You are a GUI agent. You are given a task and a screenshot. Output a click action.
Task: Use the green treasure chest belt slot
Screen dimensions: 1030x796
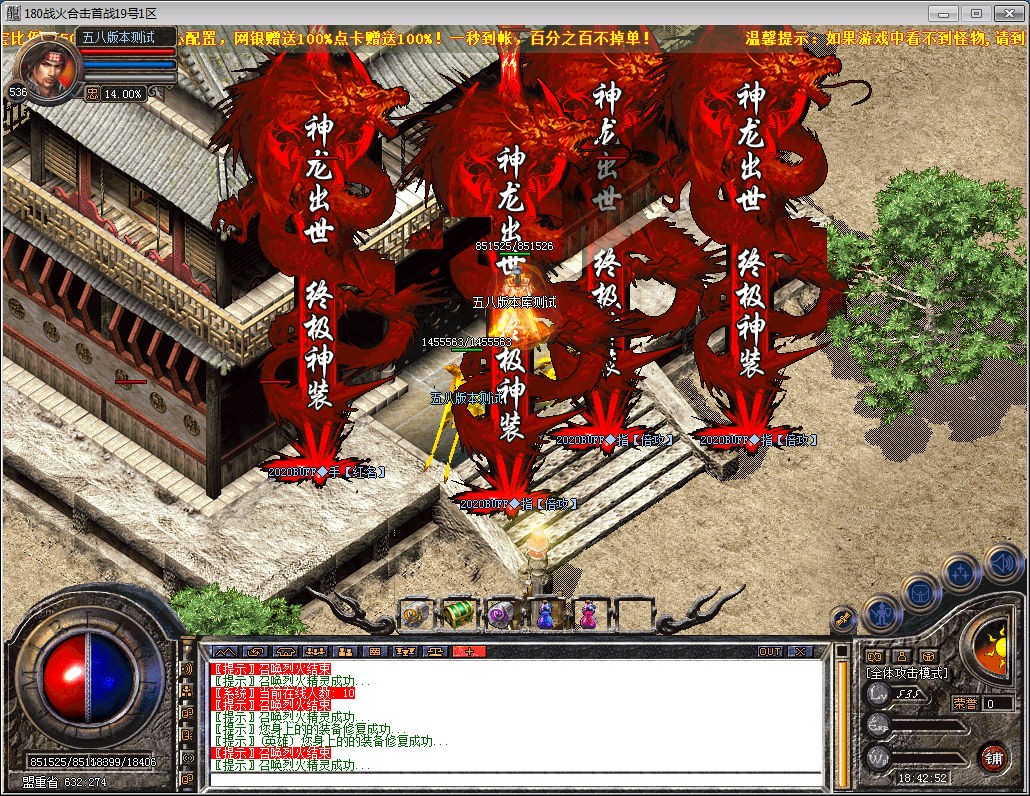(x=458, y=612)
